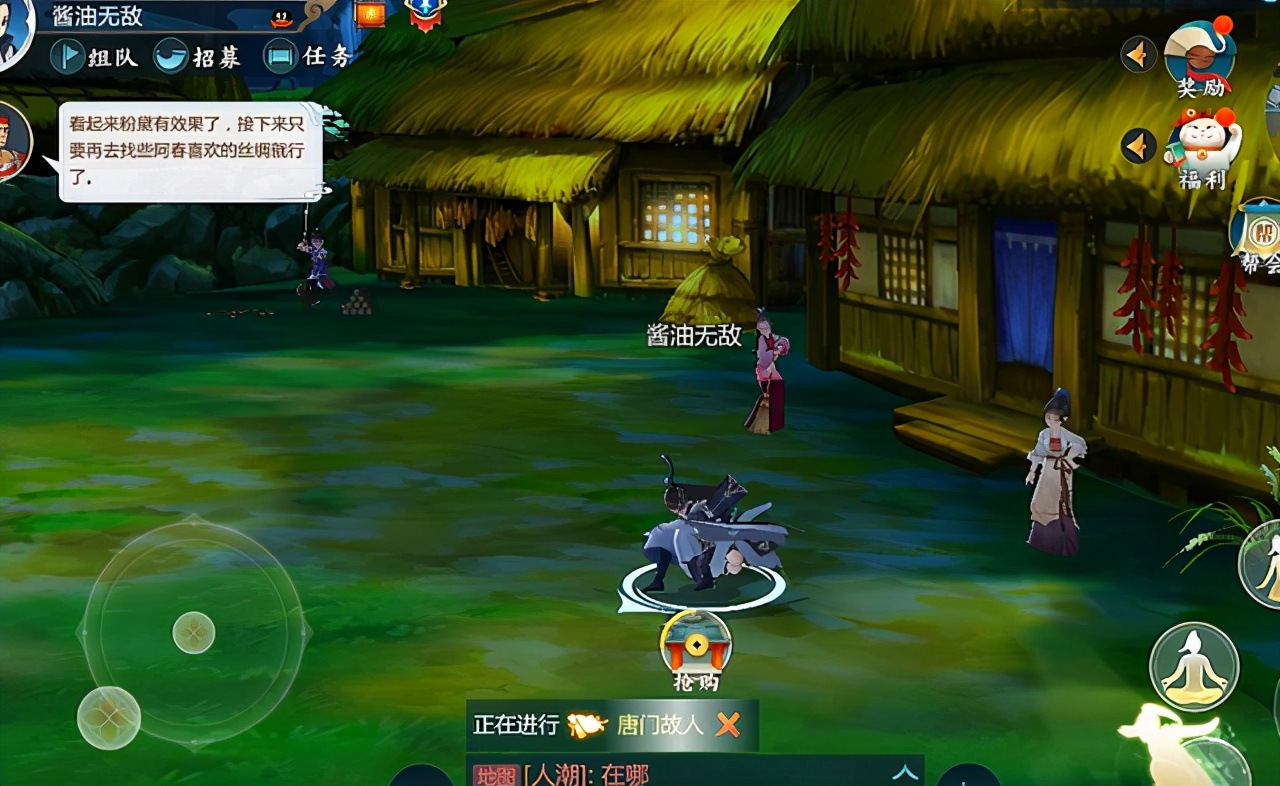Tap the virtual joystick thumb pad
The image size is (1280, 786).
[x=194, y=632]
